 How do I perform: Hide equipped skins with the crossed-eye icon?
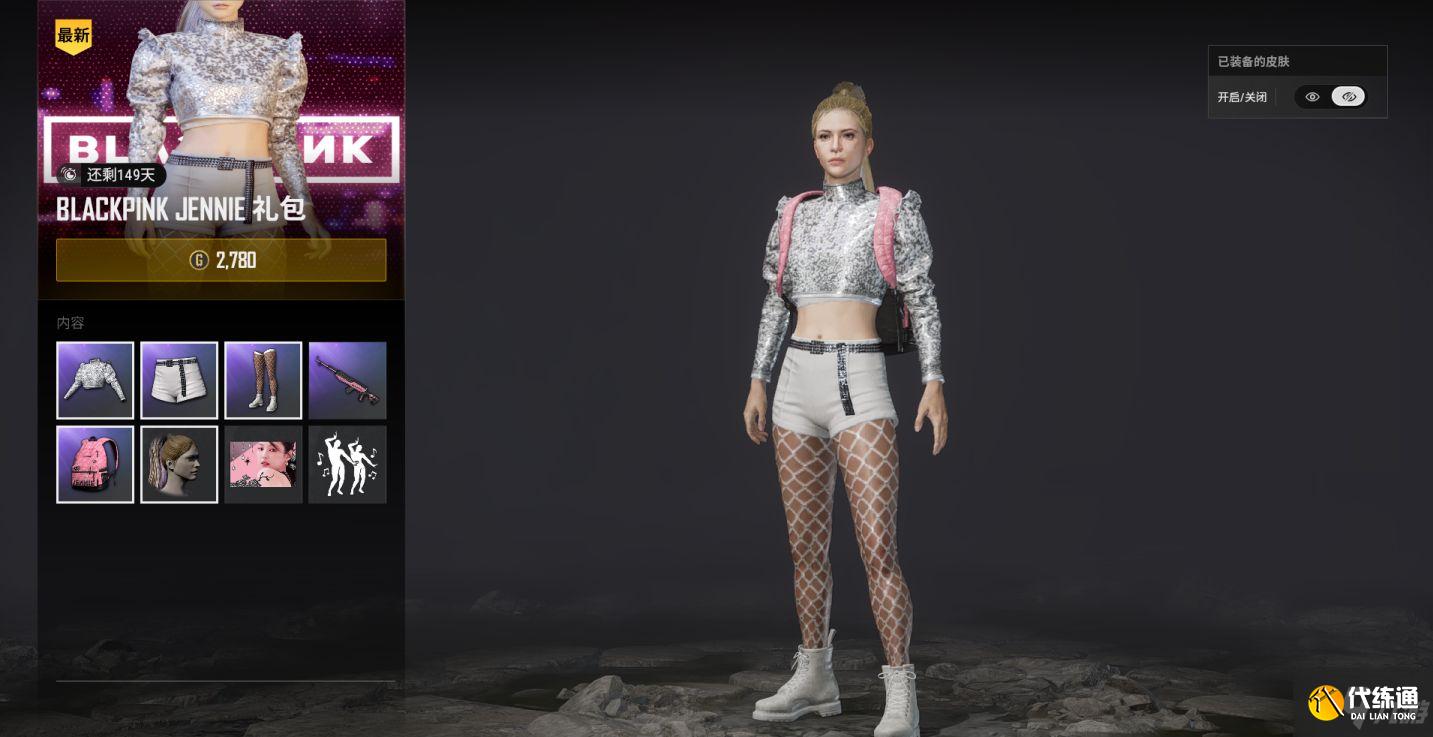click(1348, 97)
